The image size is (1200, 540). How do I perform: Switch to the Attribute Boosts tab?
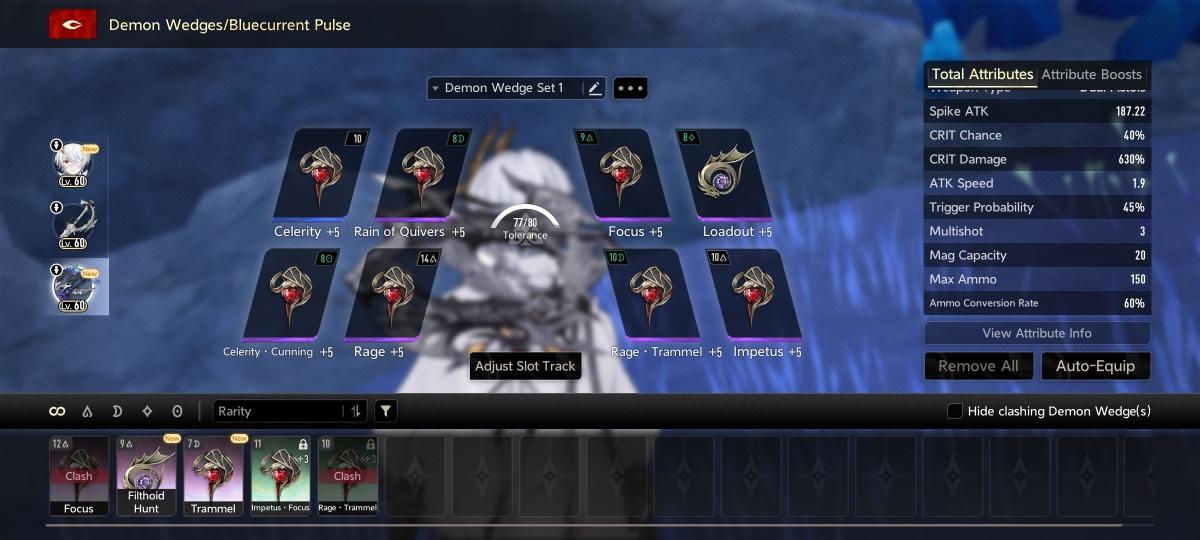pos(1091,75)
